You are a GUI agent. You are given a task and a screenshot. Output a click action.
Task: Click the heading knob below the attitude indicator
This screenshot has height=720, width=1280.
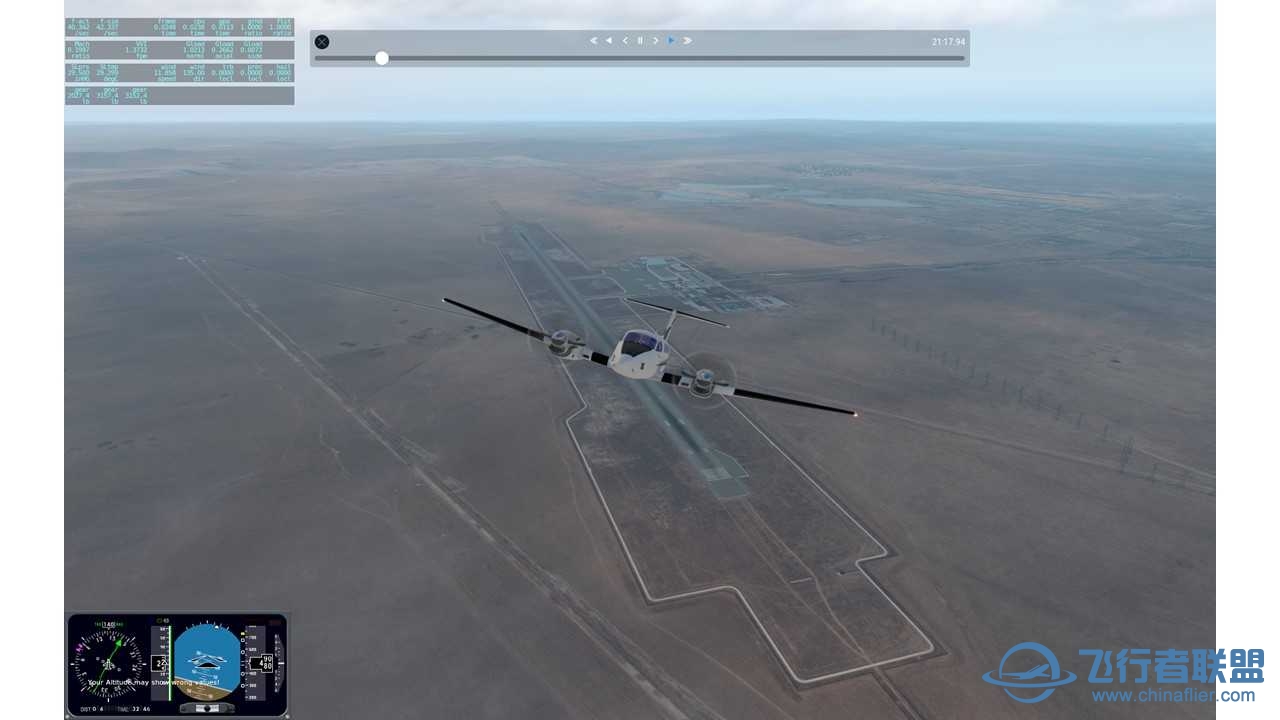(x=207, y=708)
